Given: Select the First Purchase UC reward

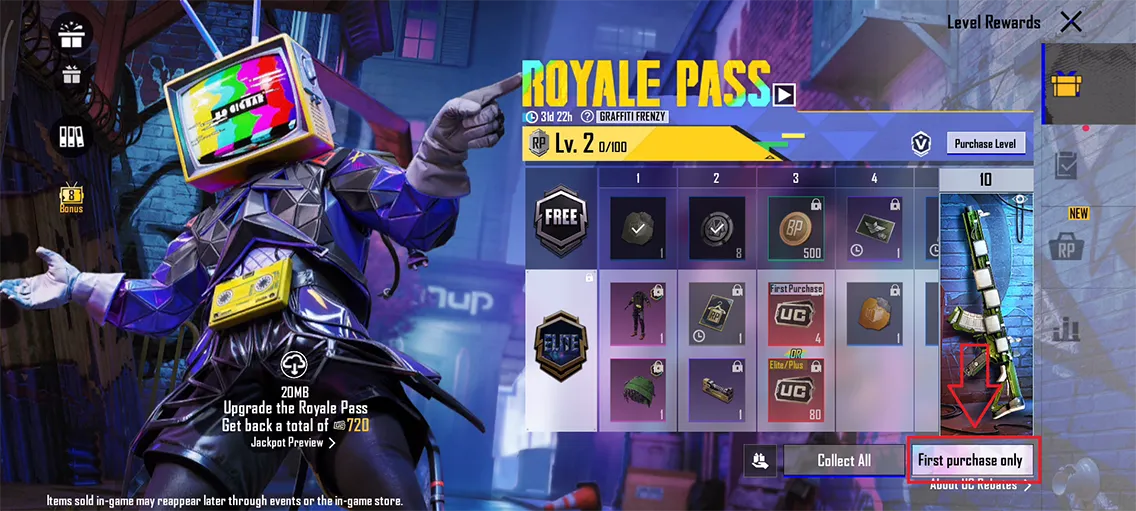Looking at the screenshot, I should point(795,313).
